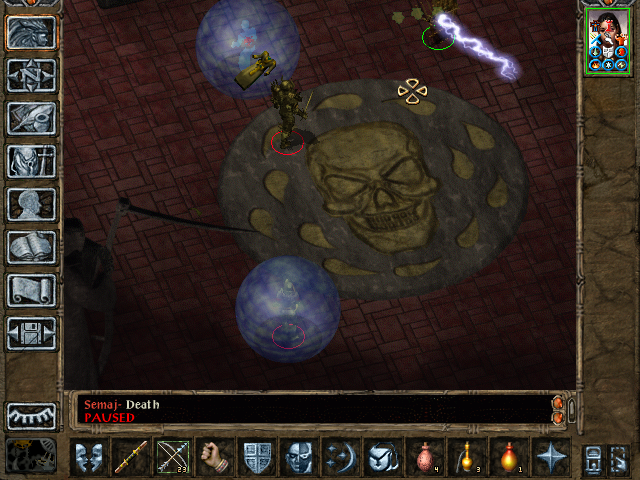The width and height of the screenshot is (640, 480).
Task: Open the journal with quill icon
Action: [32, 118]
